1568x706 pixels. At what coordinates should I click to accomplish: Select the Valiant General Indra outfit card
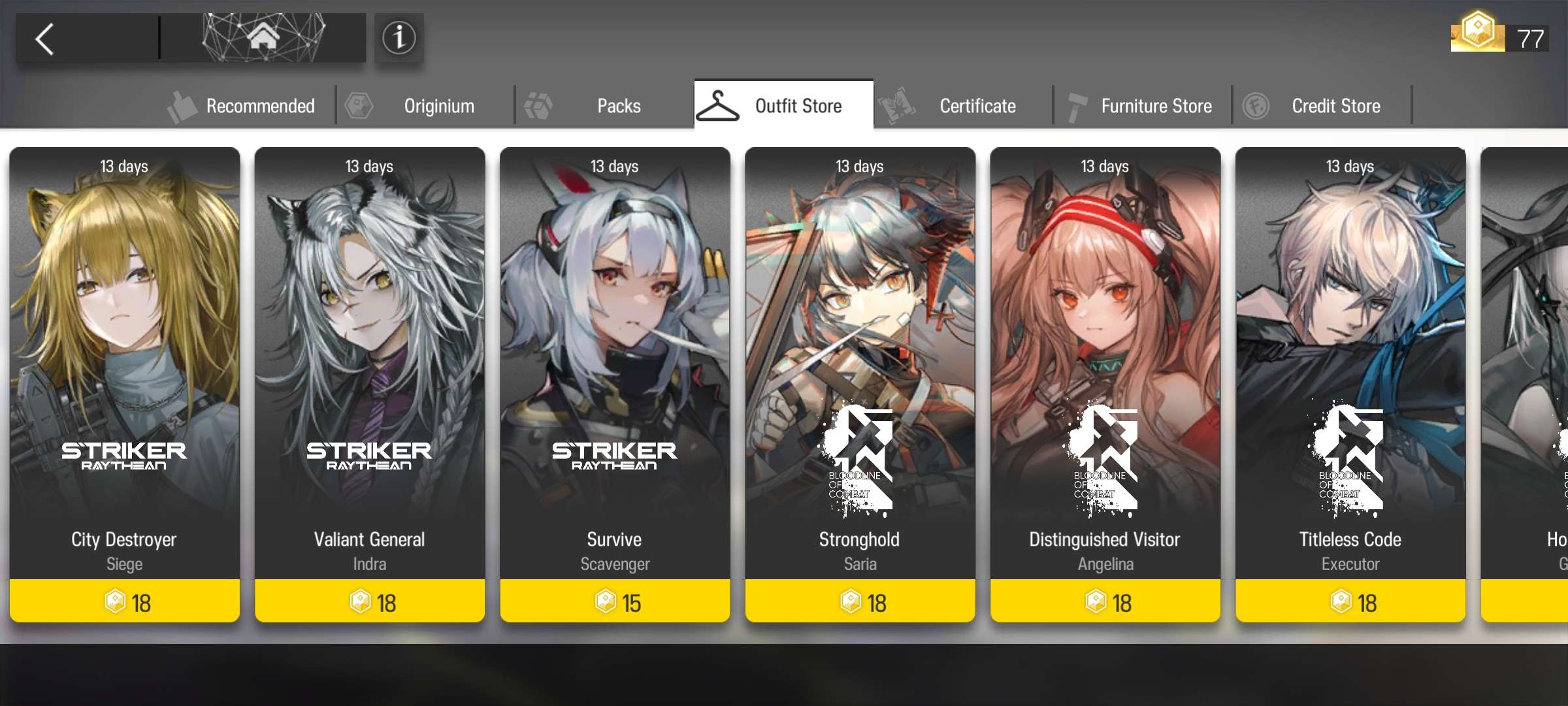tap(369, 379)
